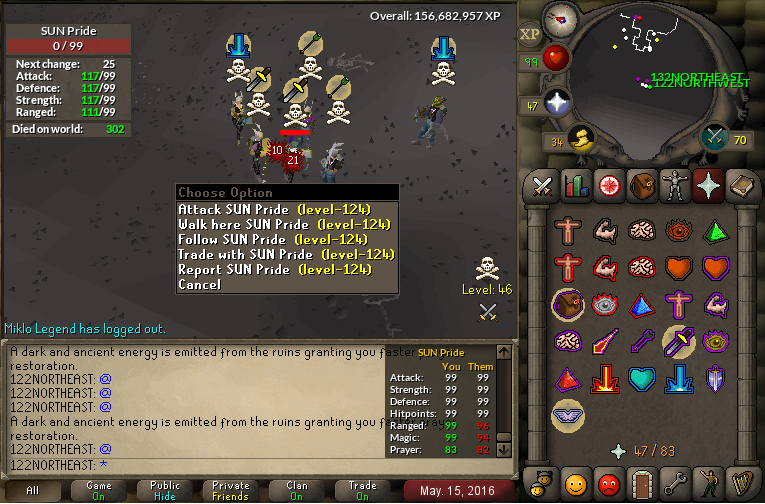Toggle the Public chat filter
This screenshot has height=504, width=765.
tap(165, 490)
